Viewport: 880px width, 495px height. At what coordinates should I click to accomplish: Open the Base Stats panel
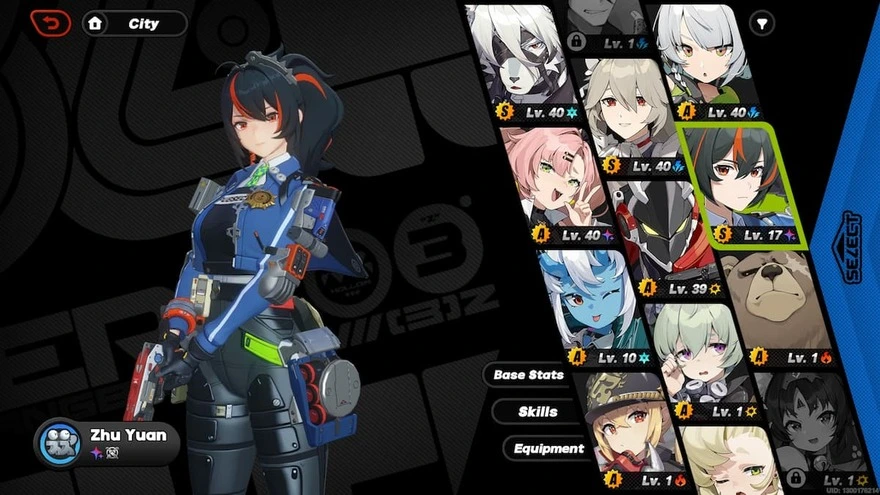point(527,375)
